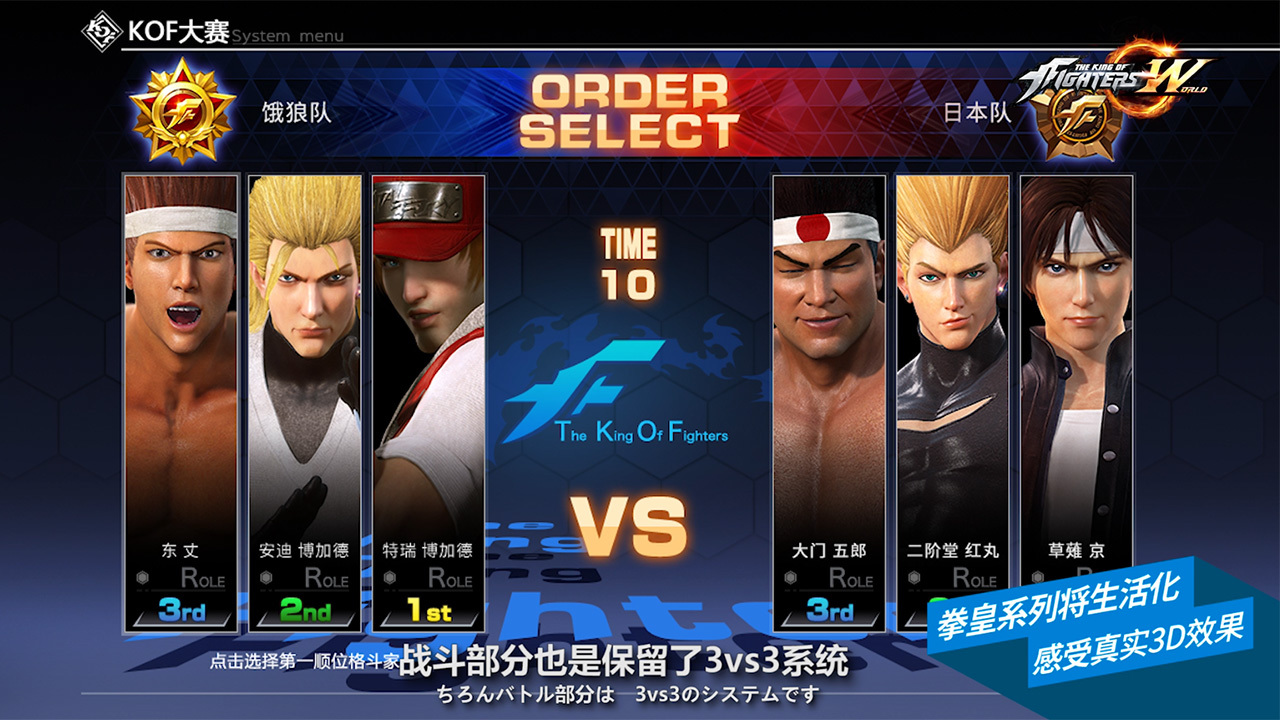Select Daimon Goro's character card
This screenshot has height=720, width=1280.
pos(829,400)
